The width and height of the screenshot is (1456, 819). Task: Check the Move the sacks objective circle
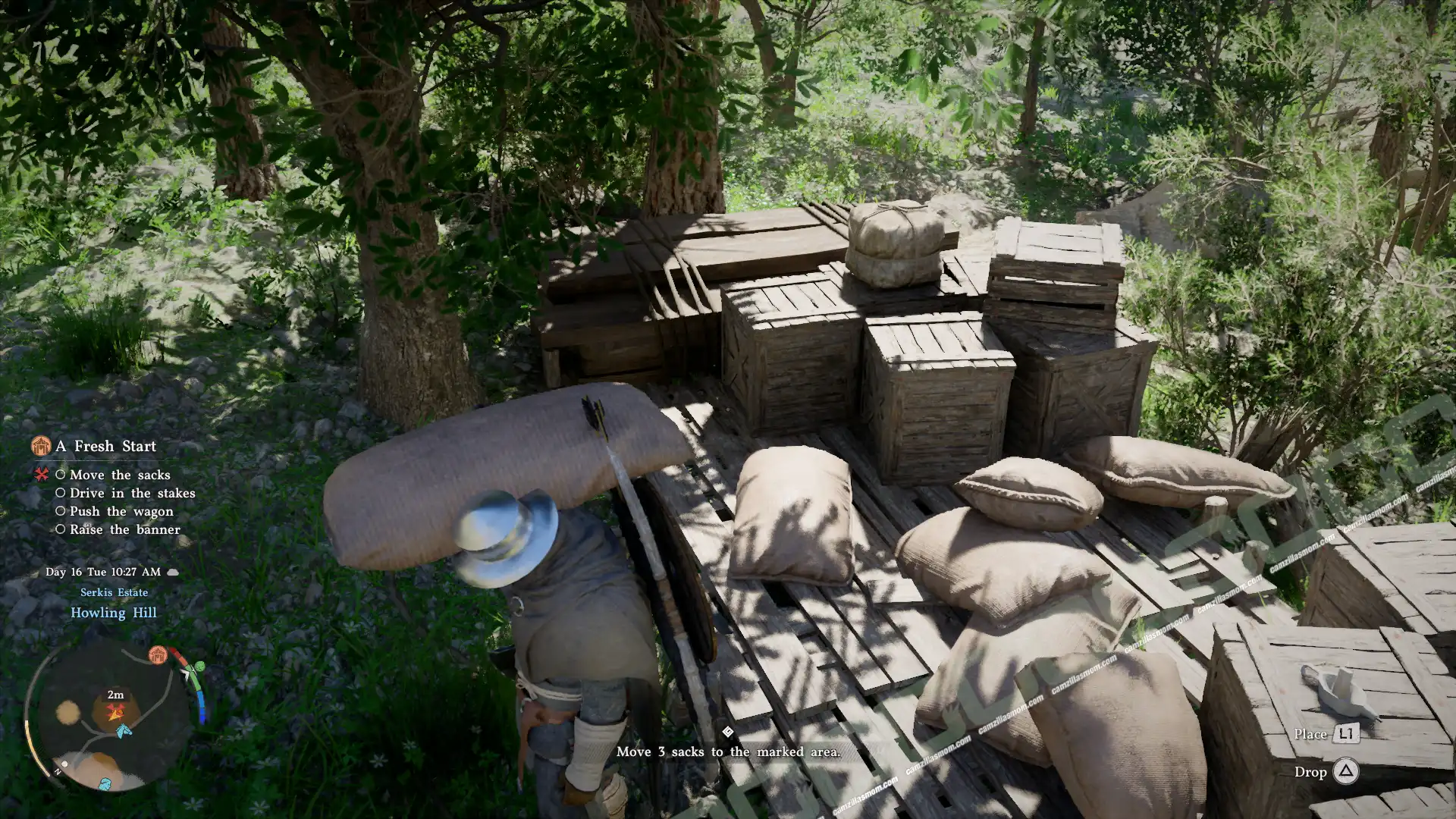[x=61, y=475]
